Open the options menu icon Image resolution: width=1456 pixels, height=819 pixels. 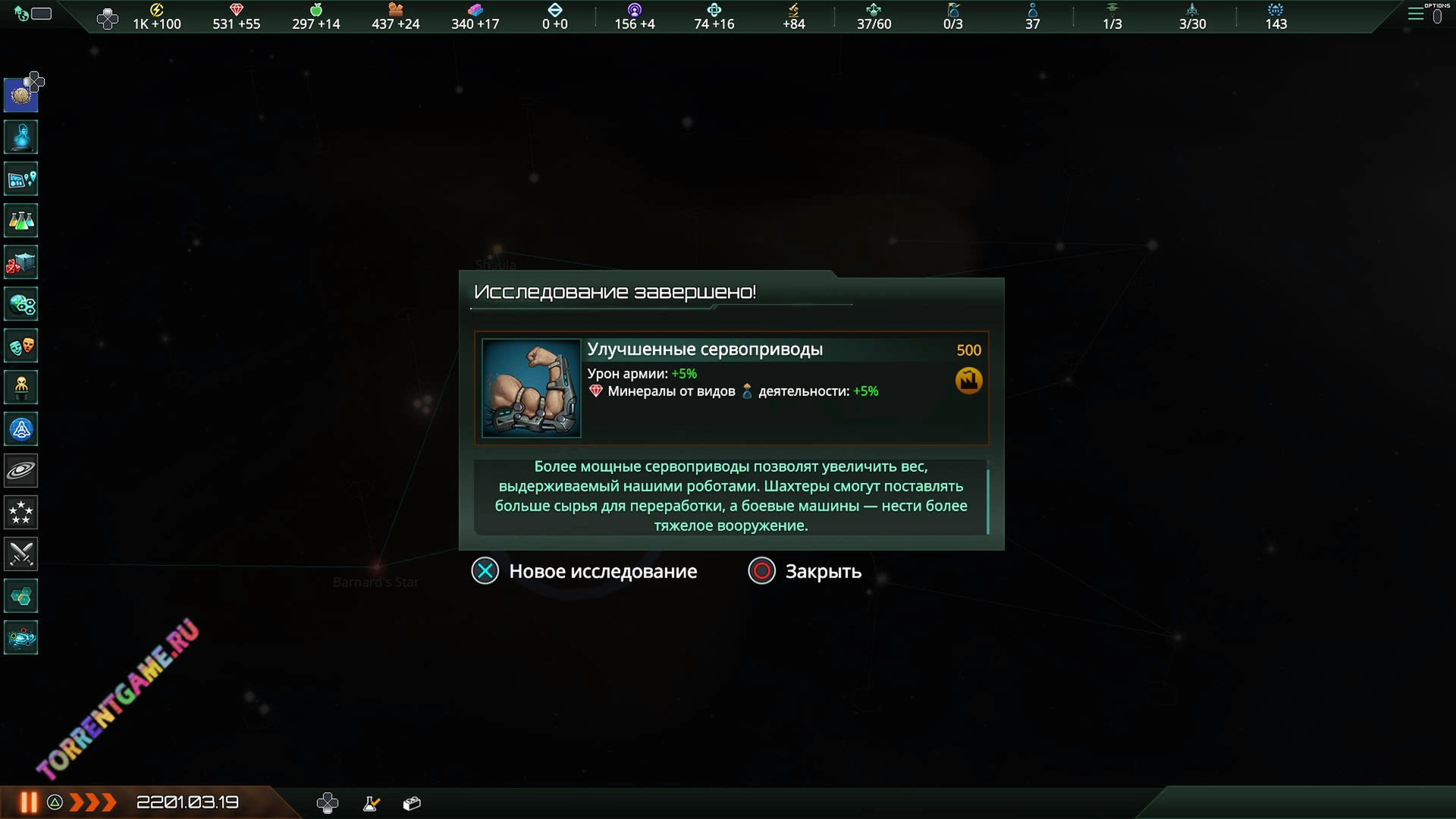pyautogui.click(x=1416, y=14)
